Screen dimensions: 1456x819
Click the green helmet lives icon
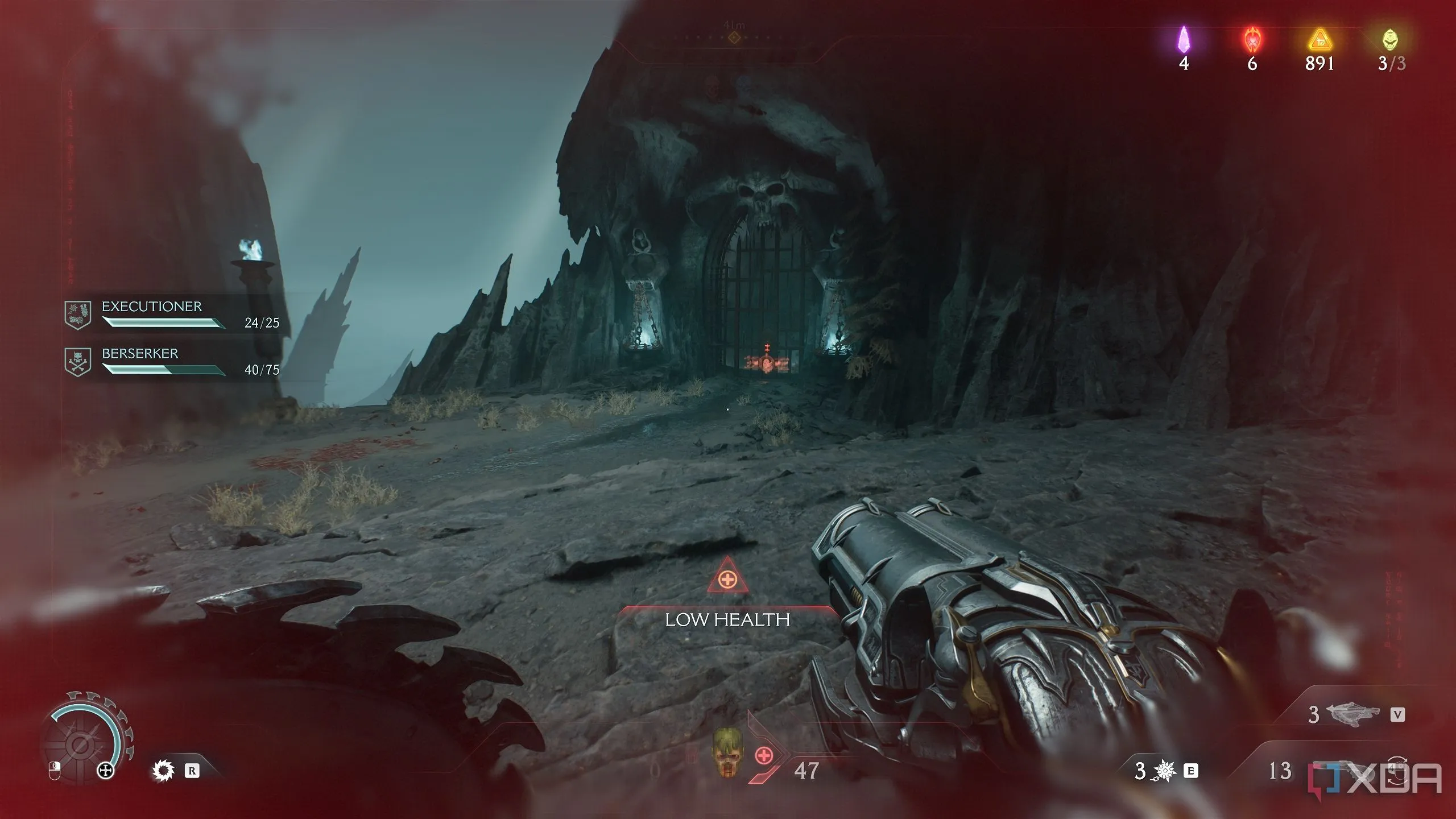pyautogui.click(x=1391, y=40)
